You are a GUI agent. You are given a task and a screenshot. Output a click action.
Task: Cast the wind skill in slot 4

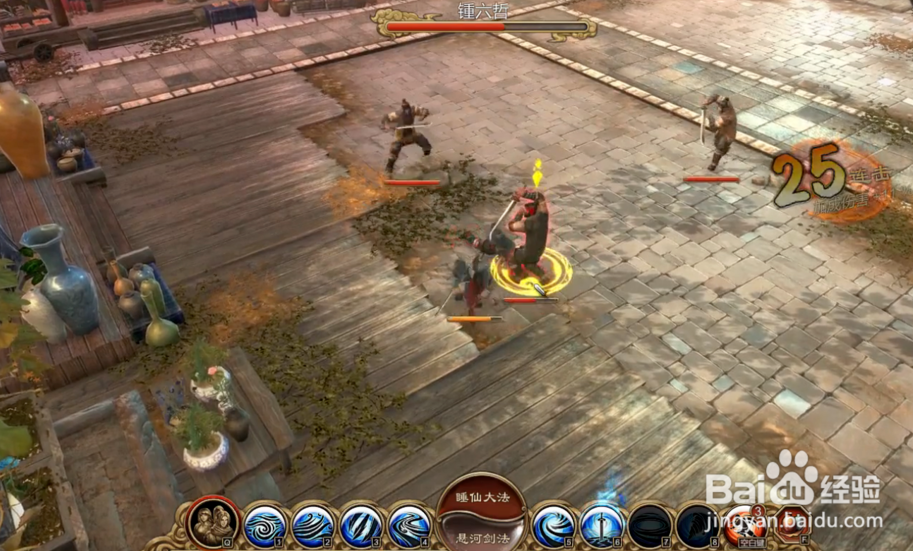[408, 524]
